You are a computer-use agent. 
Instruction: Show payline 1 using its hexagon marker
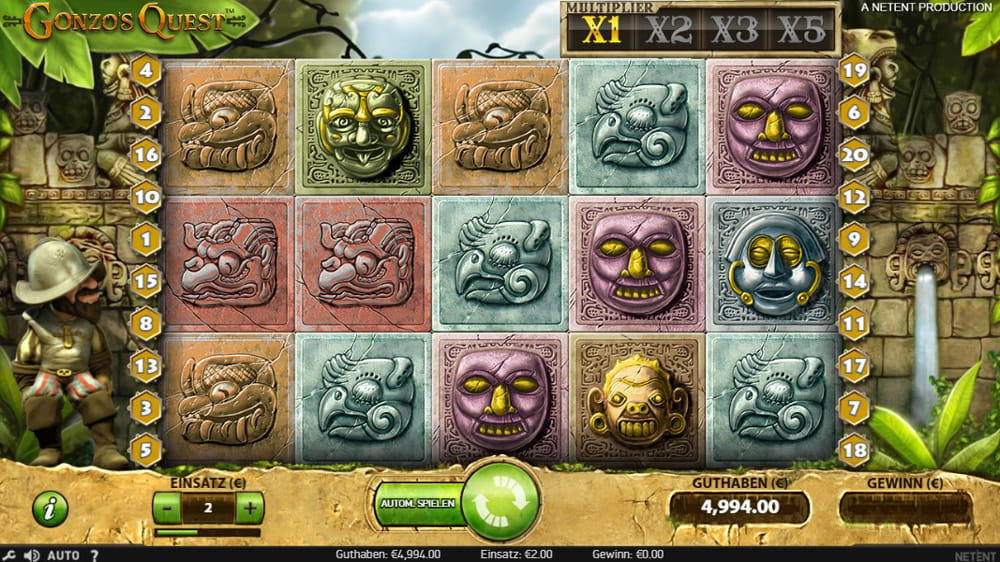(x=146, y=239)
